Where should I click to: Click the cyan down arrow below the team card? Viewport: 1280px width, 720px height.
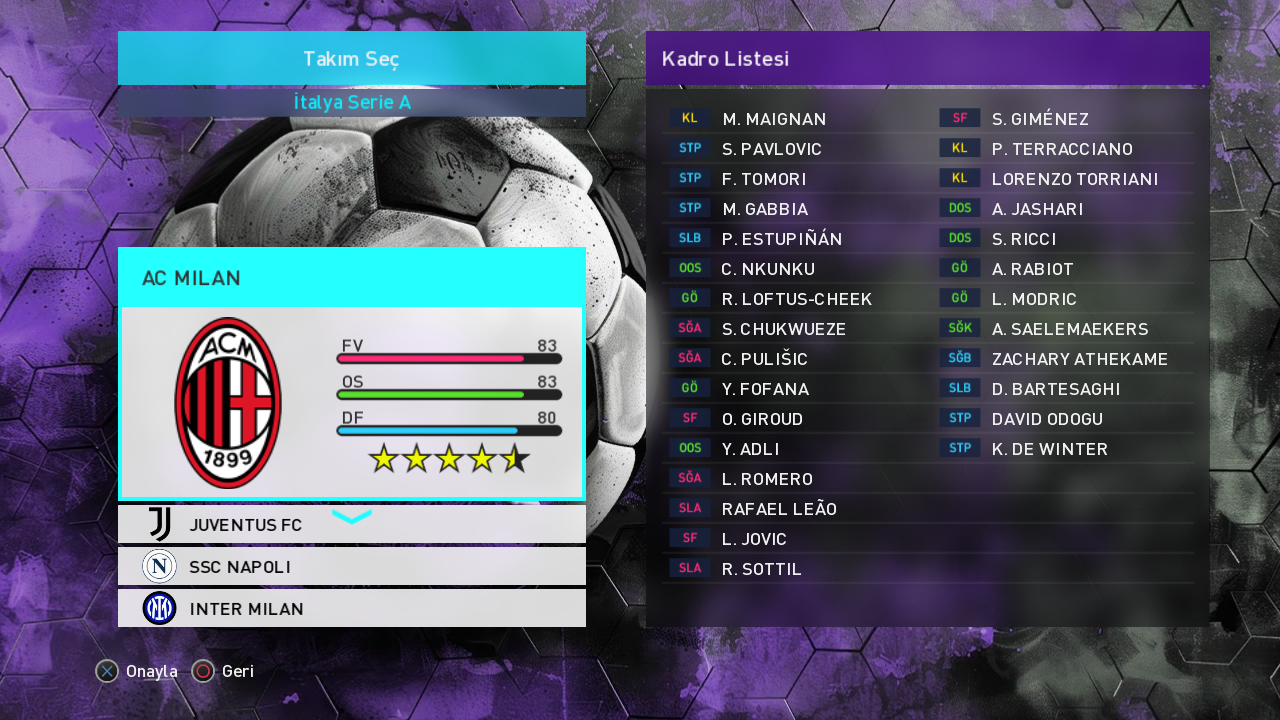pyautogui.click(x=351, y=516)
